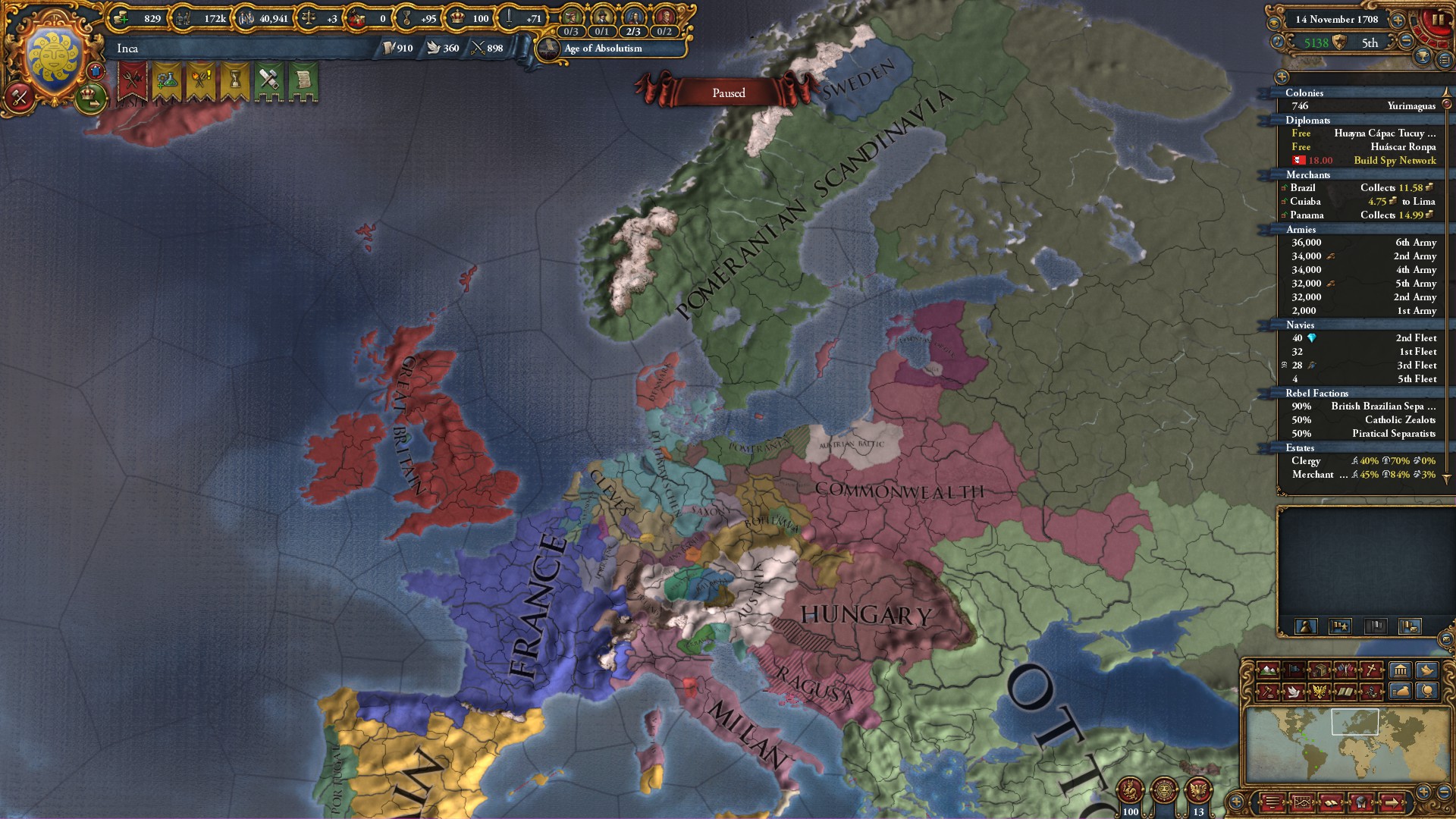Viewport: 1456px width, 819px height.
Task: Click the plus expander beside the mapmode toolbar
Action: pyautogui.click(x=1236, y=802)
